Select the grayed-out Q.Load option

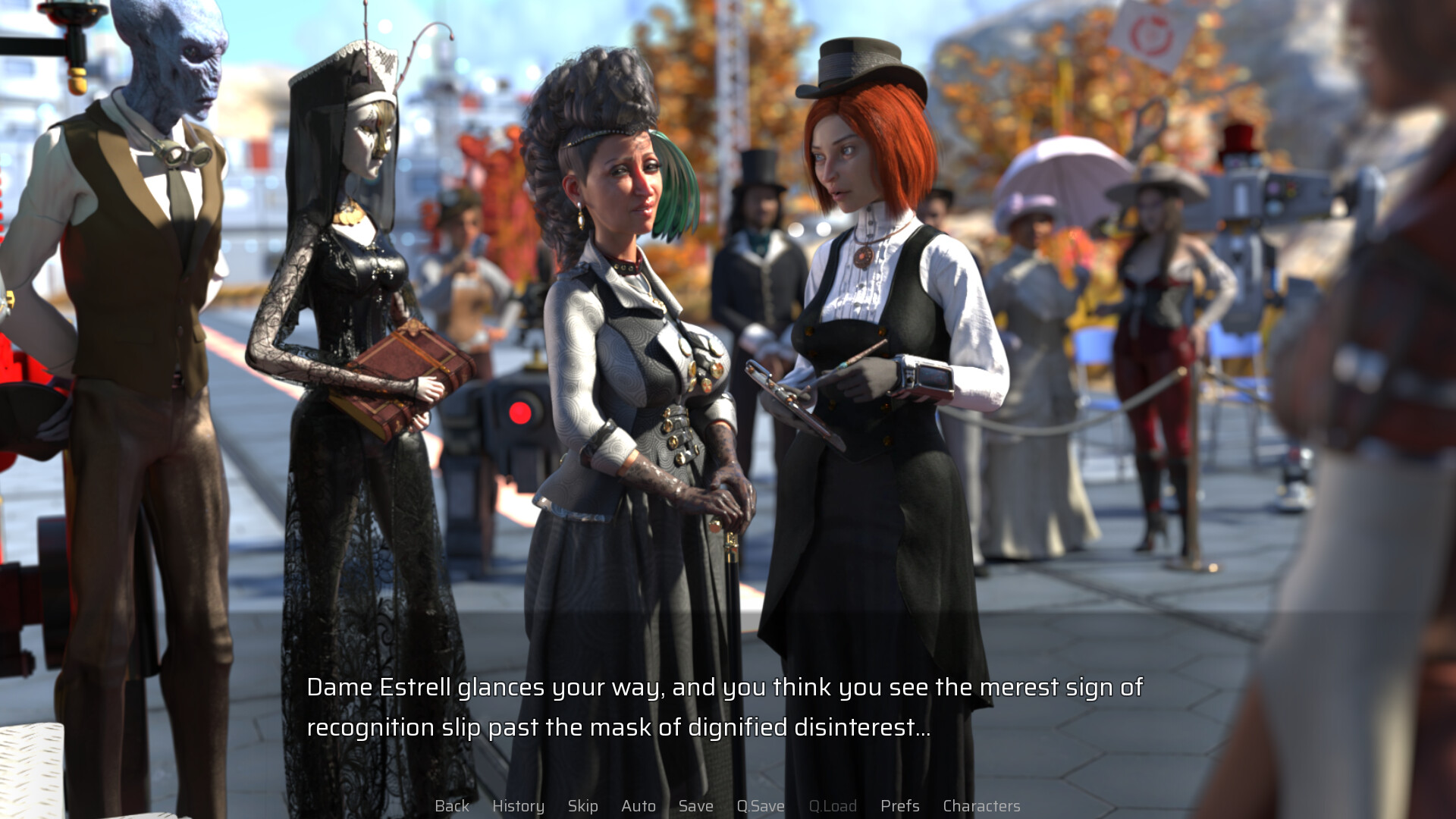click(x=833, y=806)
